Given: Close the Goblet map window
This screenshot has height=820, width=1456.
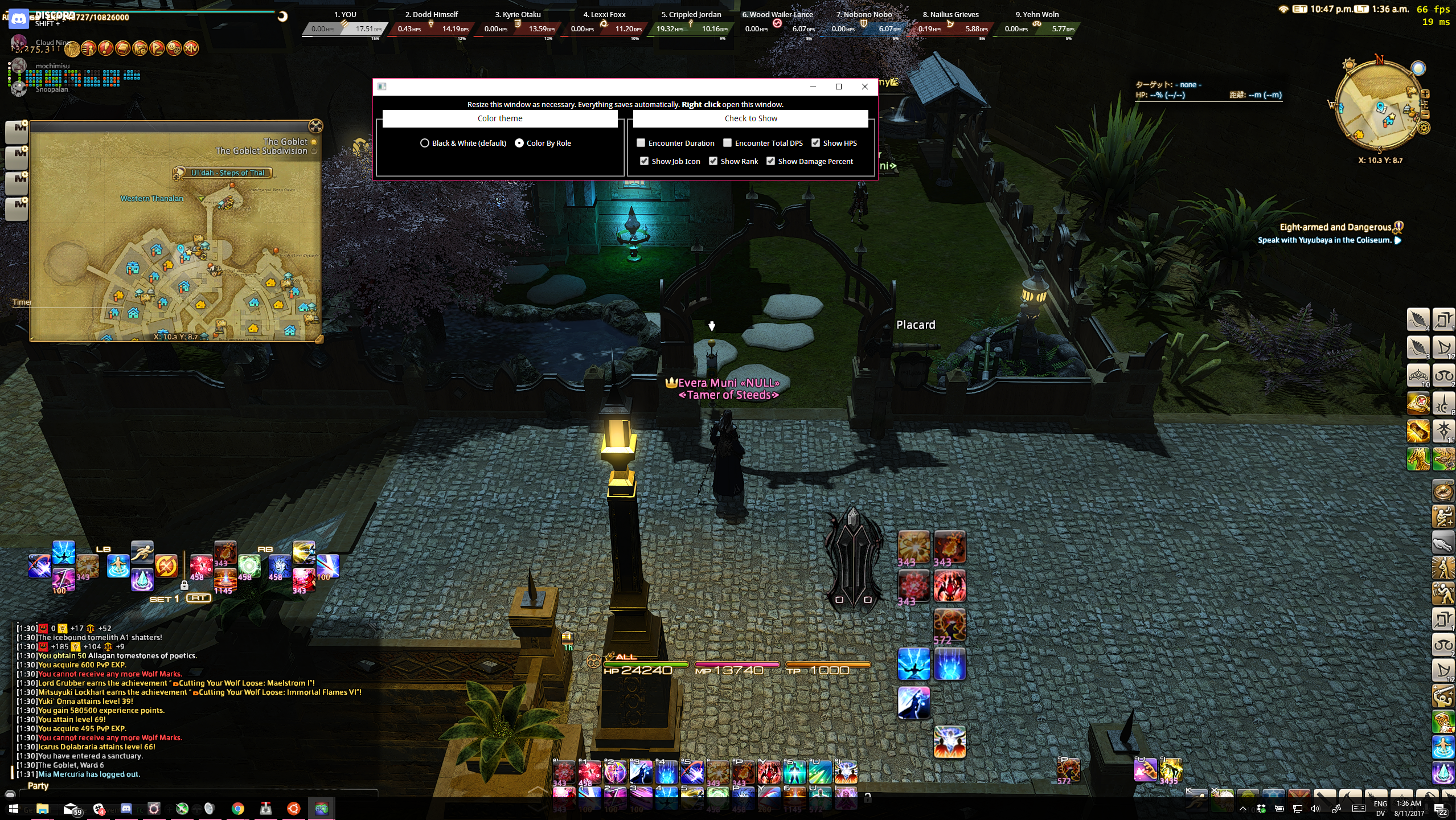Looking at the screenshot, I should point(316,126).
